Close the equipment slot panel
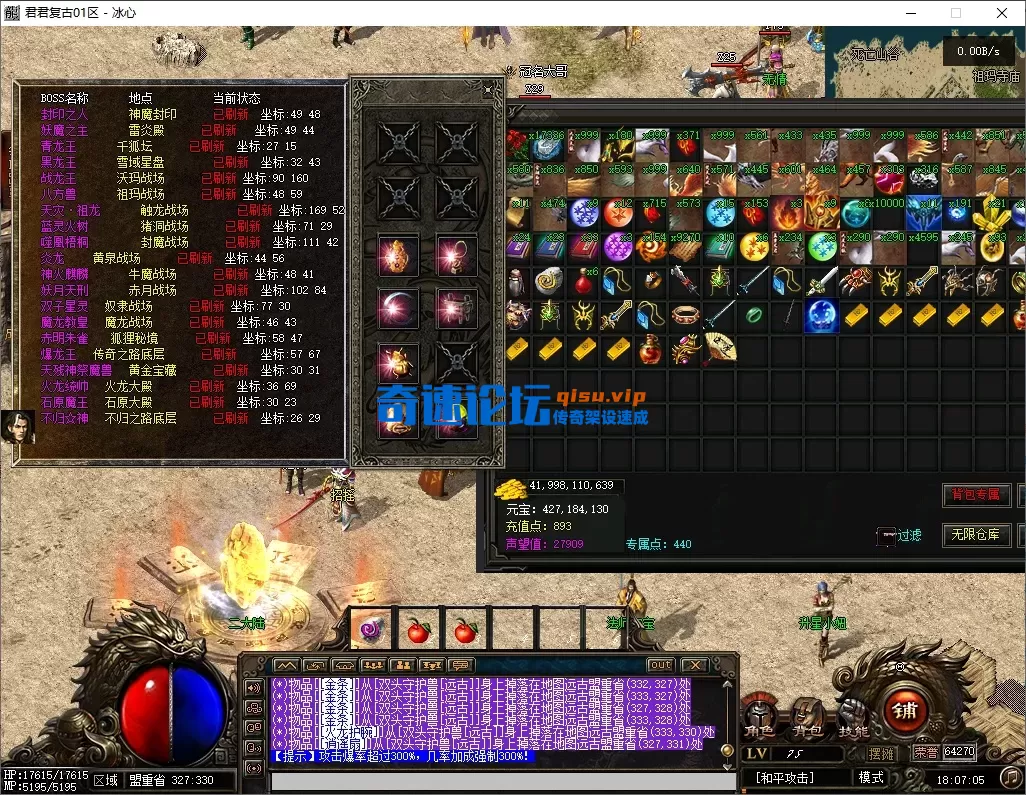This screenshot has height=795, width=1026. click(x=489, y=91)
